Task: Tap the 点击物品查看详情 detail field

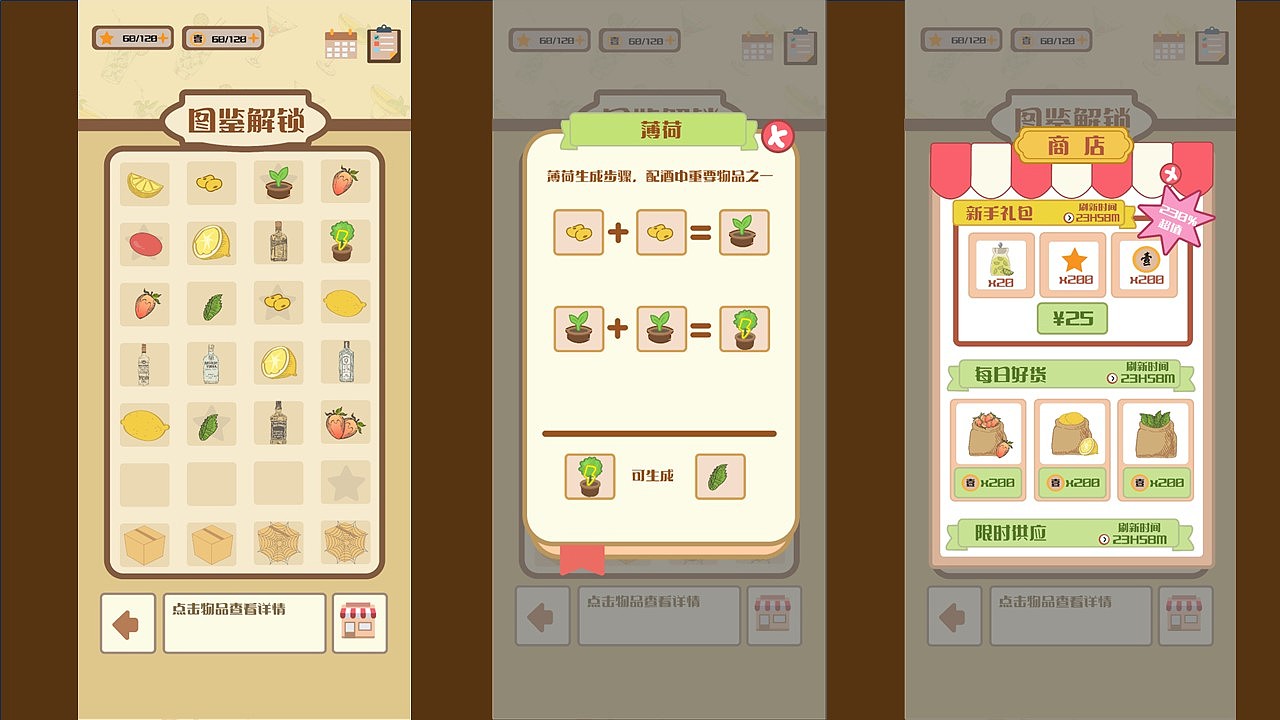Action: pos(244,622)
